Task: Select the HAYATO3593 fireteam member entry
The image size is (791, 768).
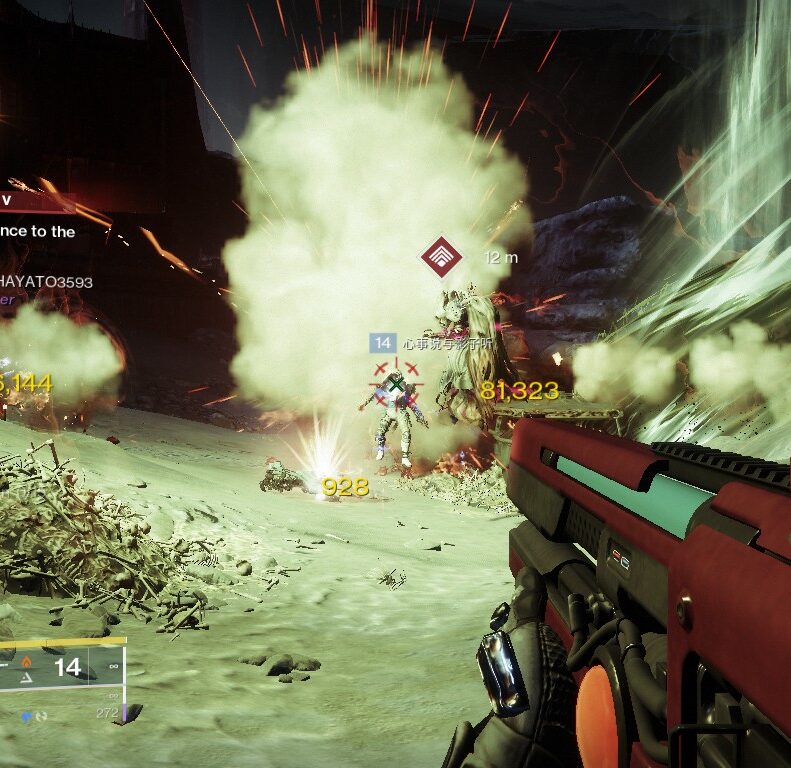Action: point(46,283)
